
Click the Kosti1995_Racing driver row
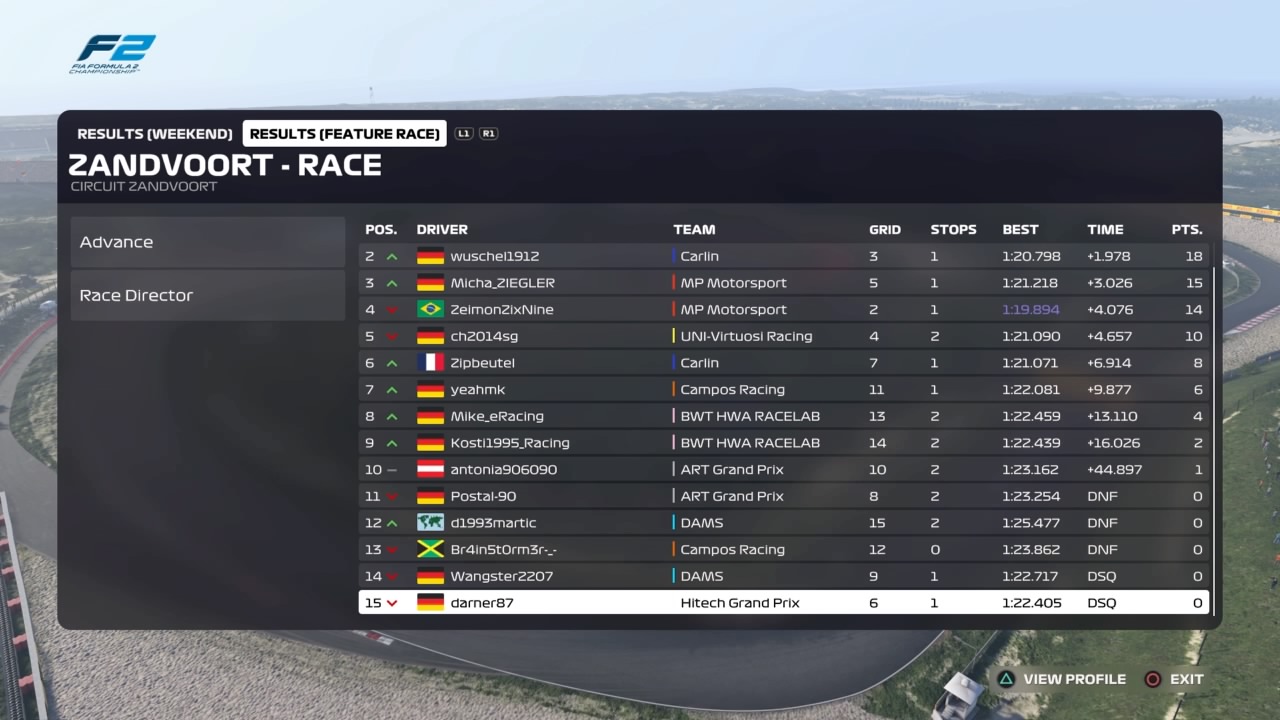(783, 443)
